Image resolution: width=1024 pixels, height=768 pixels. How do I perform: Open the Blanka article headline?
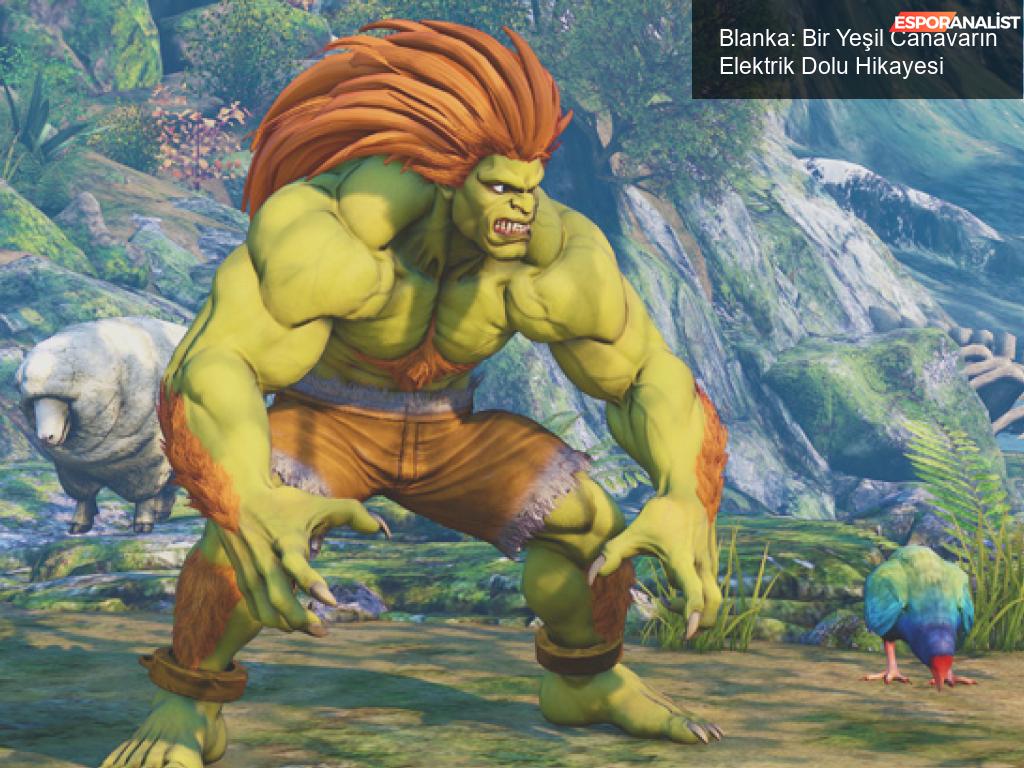point(831,53)
